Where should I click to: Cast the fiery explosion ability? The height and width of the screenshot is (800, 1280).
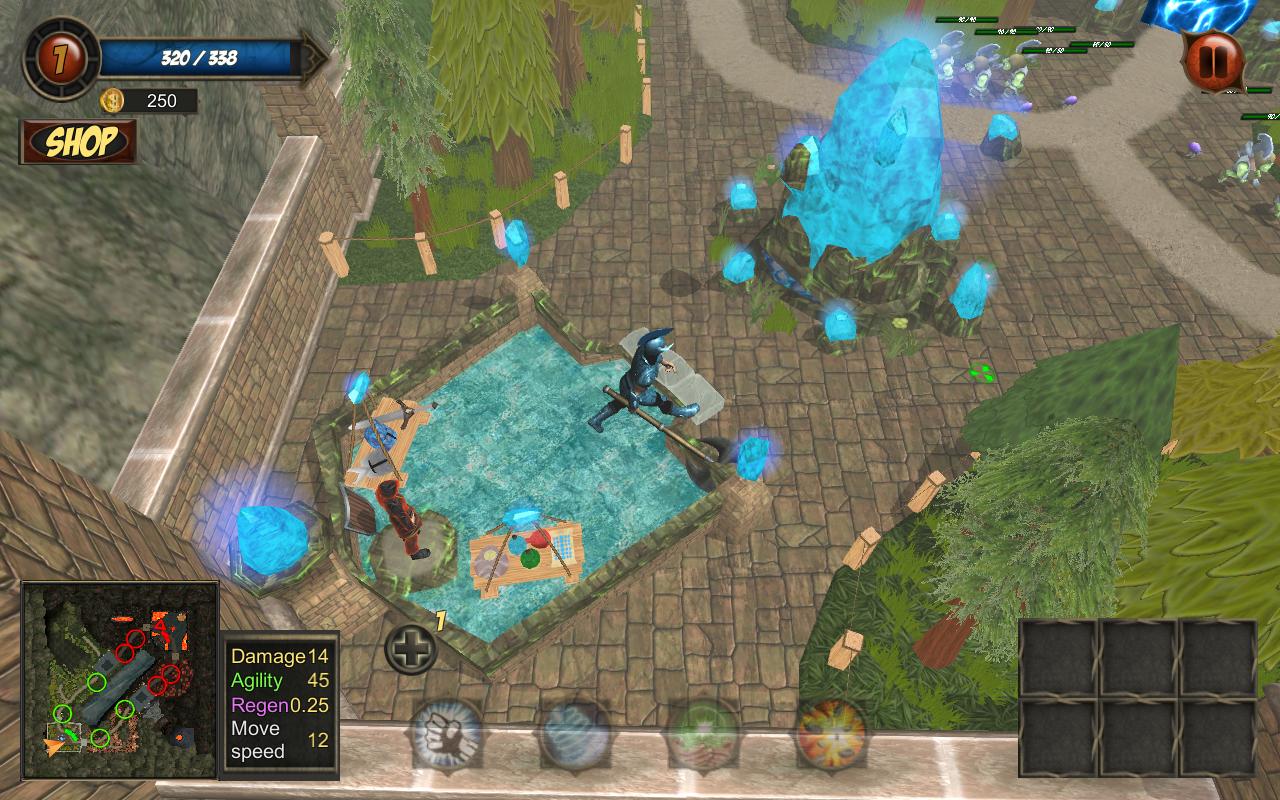pyautogui.click(x=831, y=735)
